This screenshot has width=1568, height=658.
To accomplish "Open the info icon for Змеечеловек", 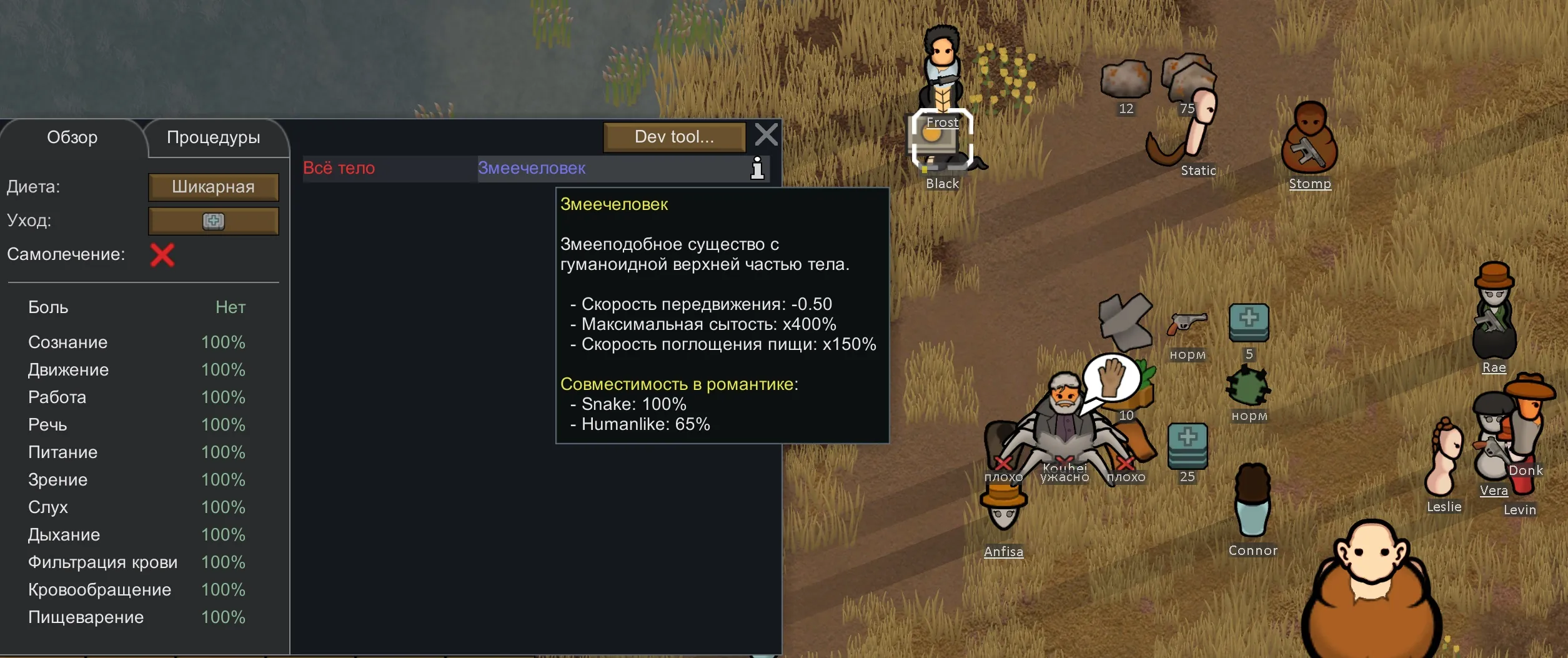I will click(x=757, y=168).
